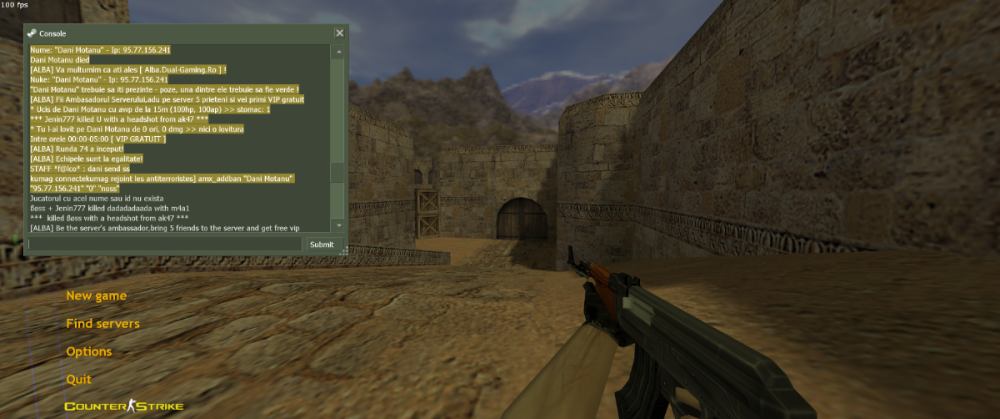Open the Options menu
The image size is (1000, 419).
click(89, 352)
